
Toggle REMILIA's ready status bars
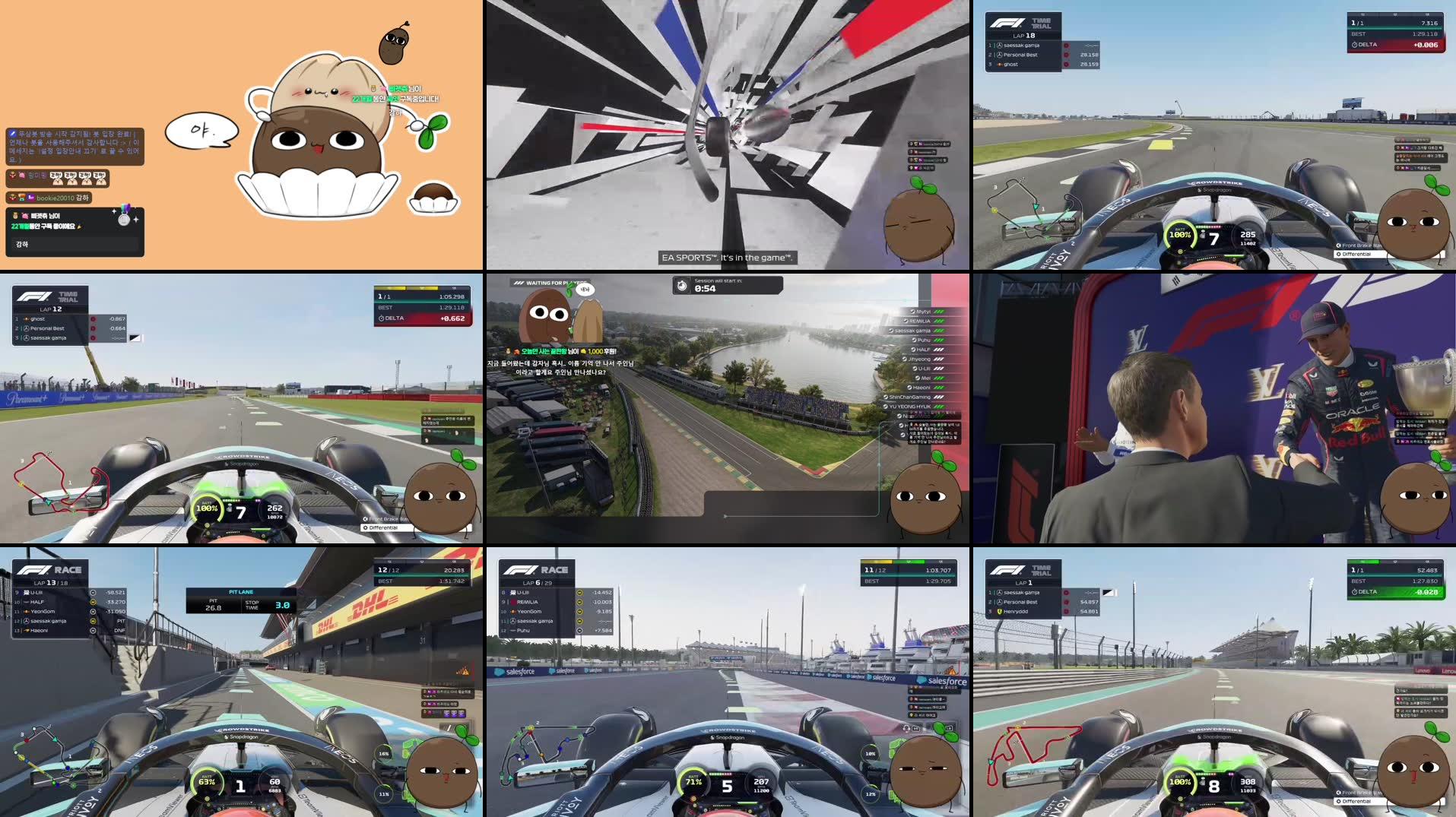[x=939, y=321]
